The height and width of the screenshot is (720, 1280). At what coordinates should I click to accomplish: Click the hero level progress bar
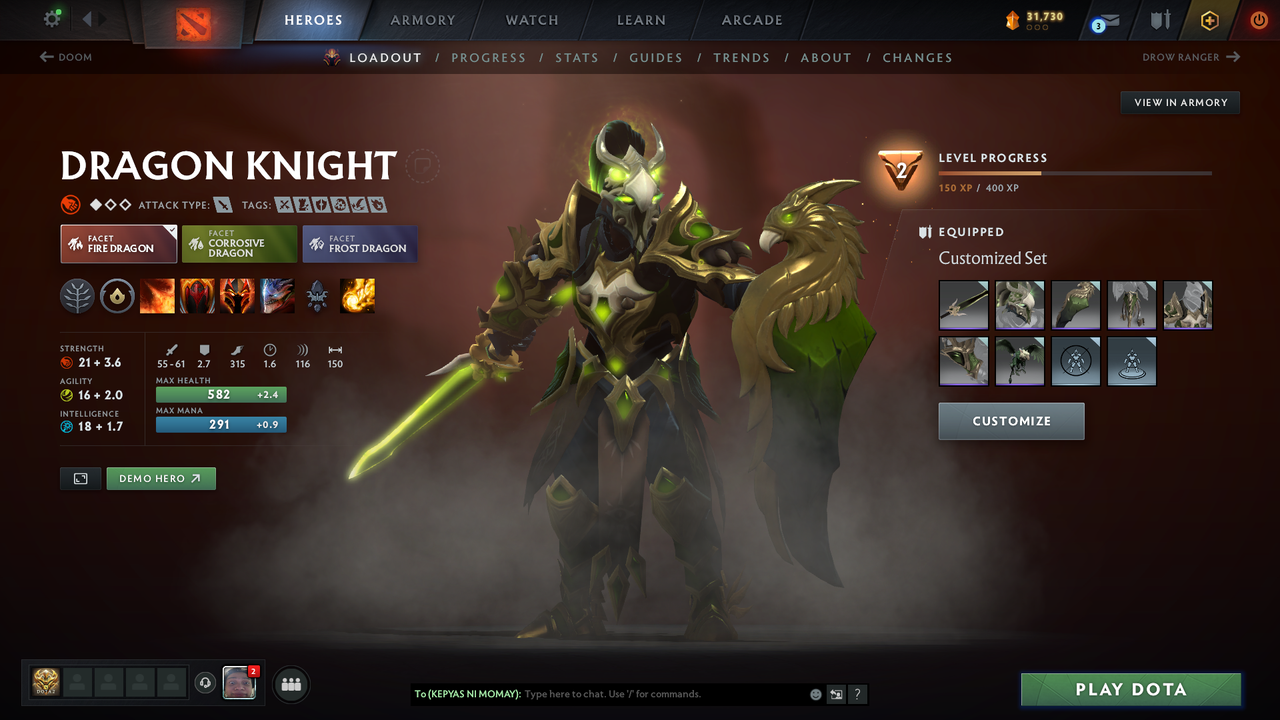click(1076, 172)
